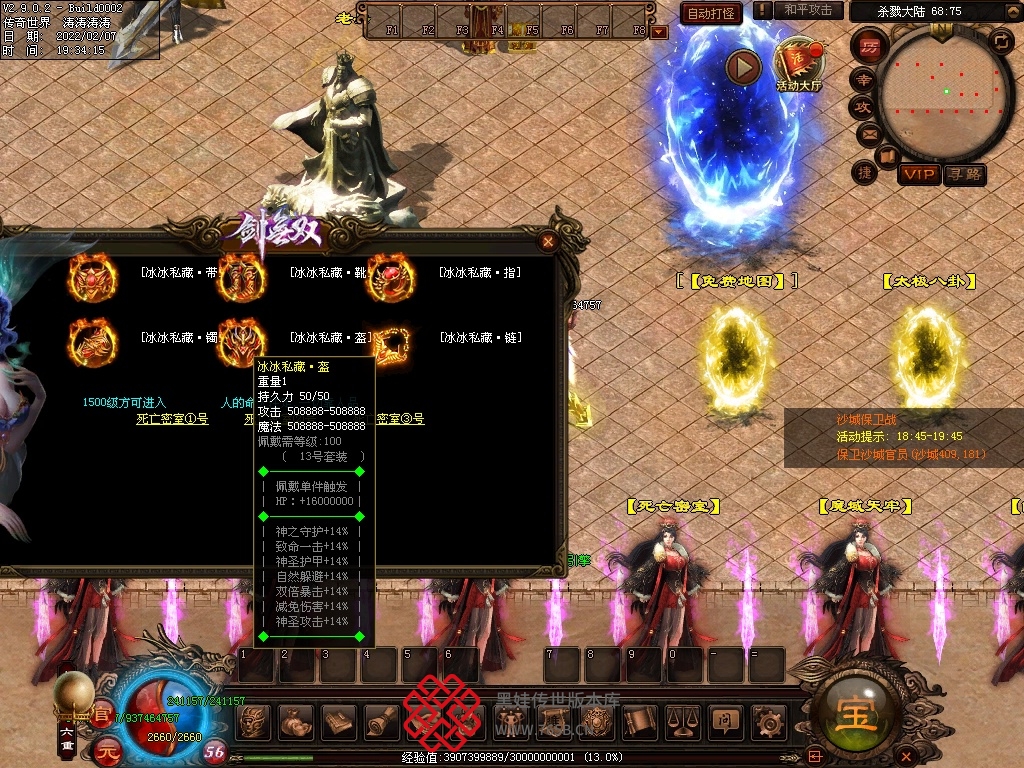This screenshot has width=1024, height=768.
Task: Select the 冰冰私藏·盔 helmet item icon
Action: [x=241, y=341]
